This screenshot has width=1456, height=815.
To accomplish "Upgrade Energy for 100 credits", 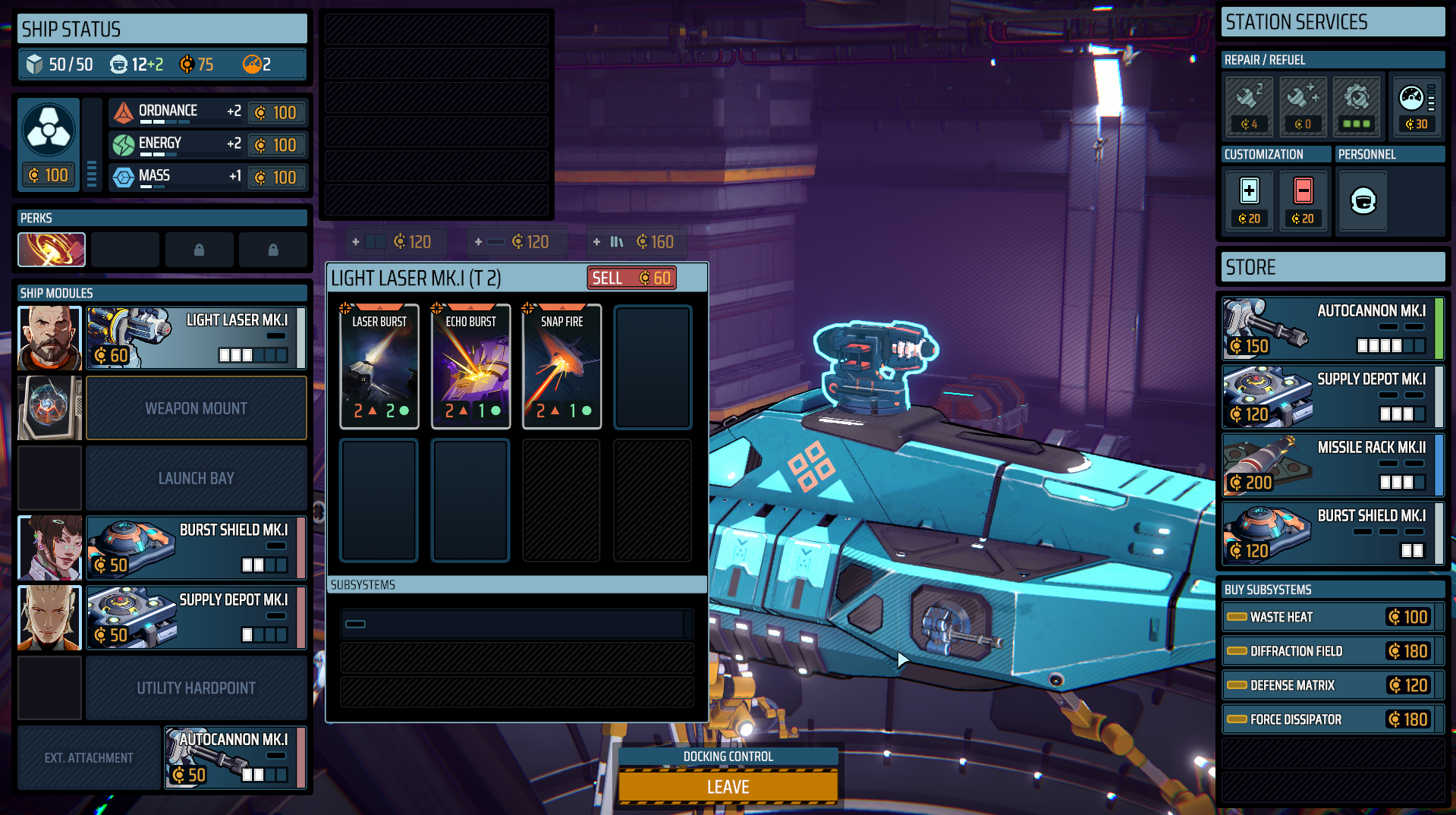I will pos(277,145).
